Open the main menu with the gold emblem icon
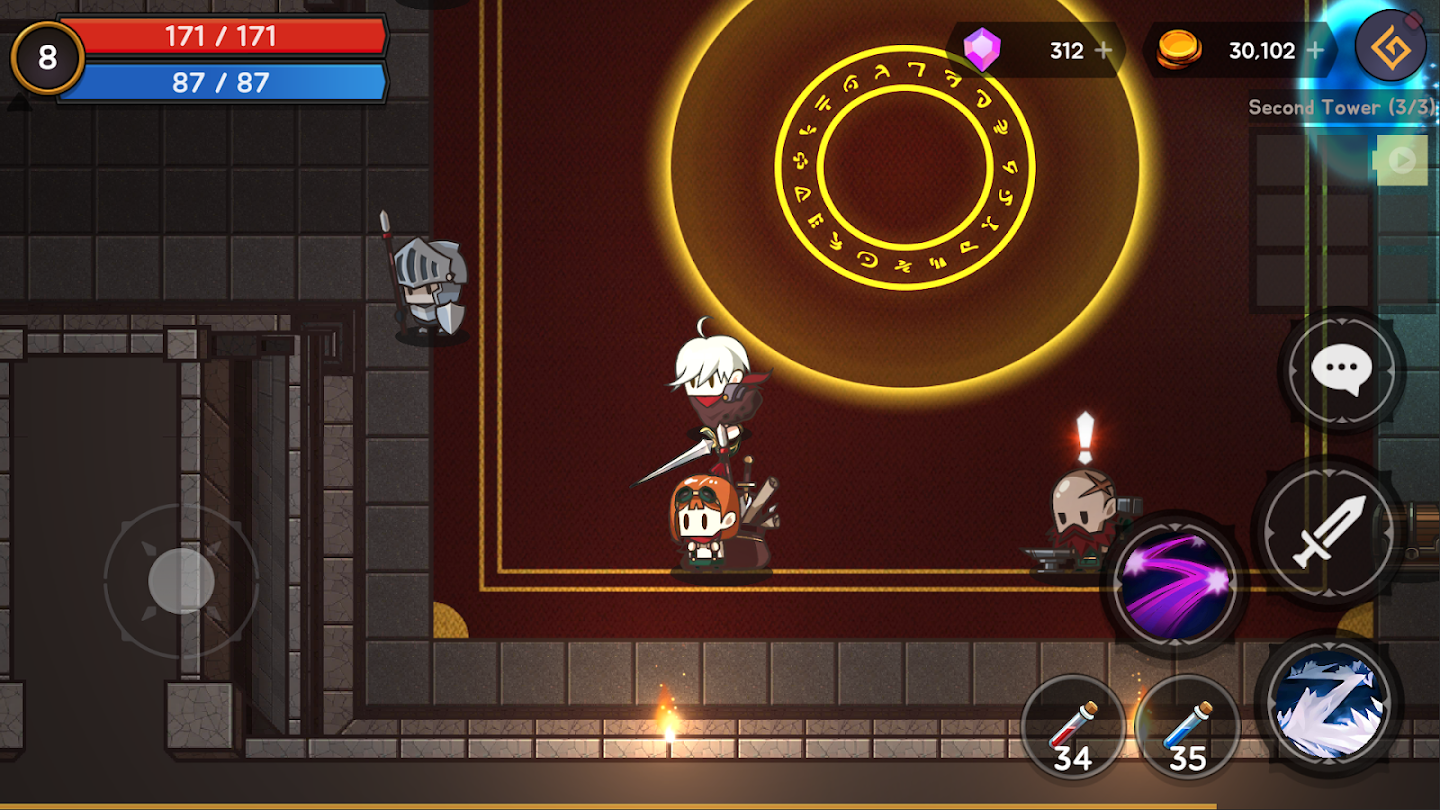Viewport: 1440px width, 810px height. point(1390,46)
